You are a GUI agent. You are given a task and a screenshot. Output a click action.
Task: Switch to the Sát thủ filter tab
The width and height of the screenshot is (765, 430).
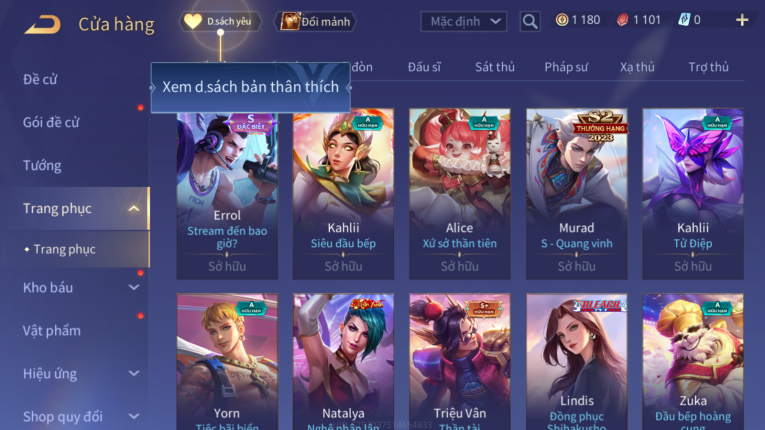click(495, 67)
